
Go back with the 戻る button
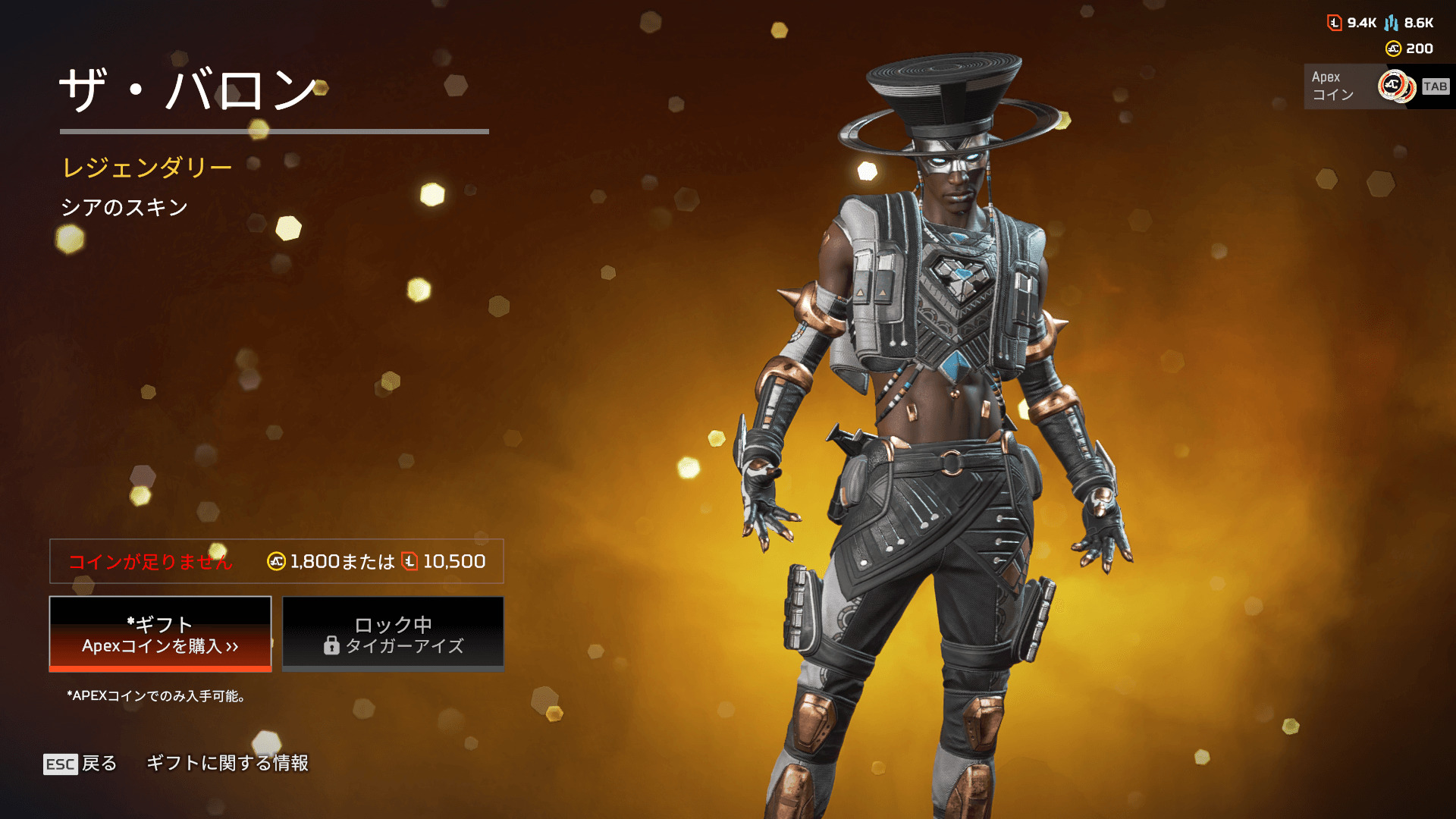(80, 763)
